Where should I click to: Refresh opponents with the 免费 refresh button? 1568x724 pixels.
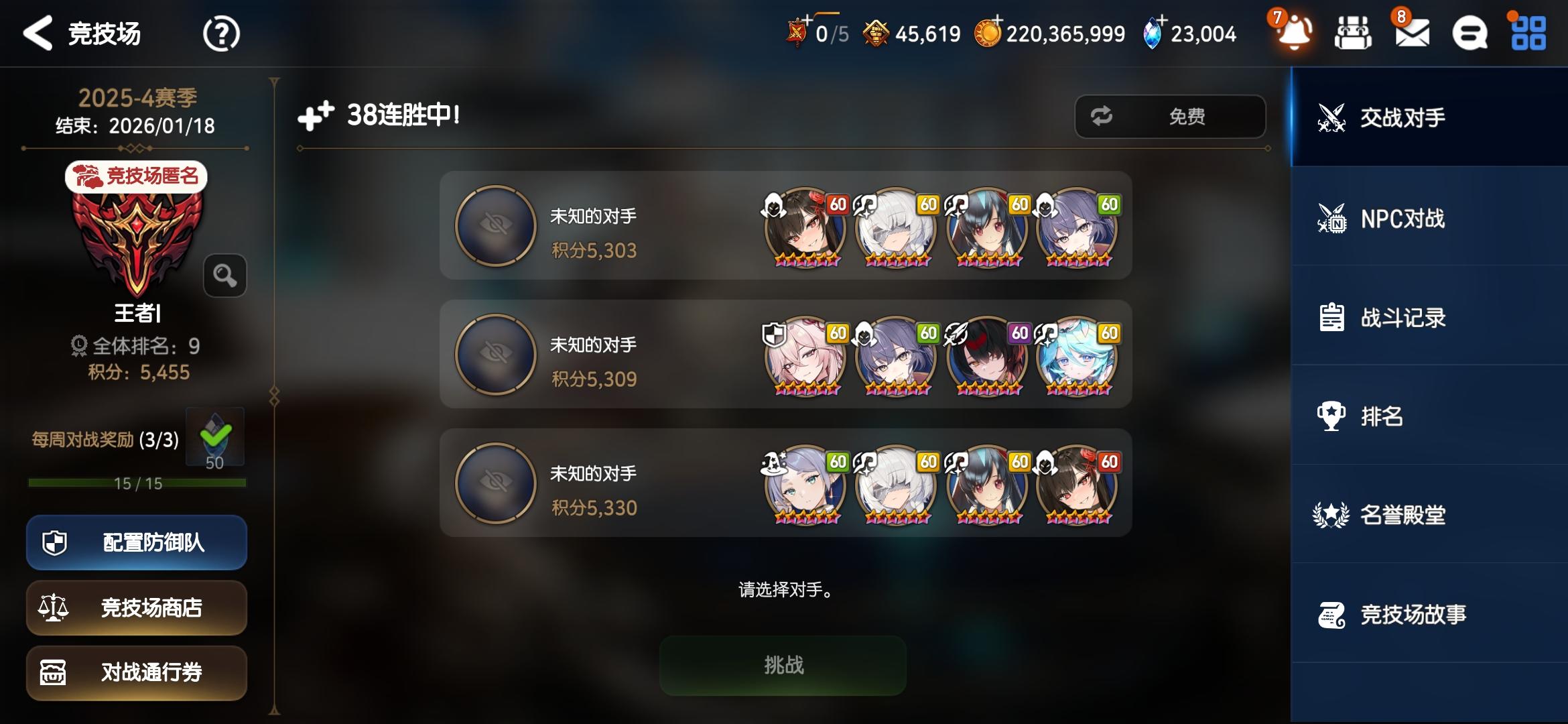coord(1170,116)
